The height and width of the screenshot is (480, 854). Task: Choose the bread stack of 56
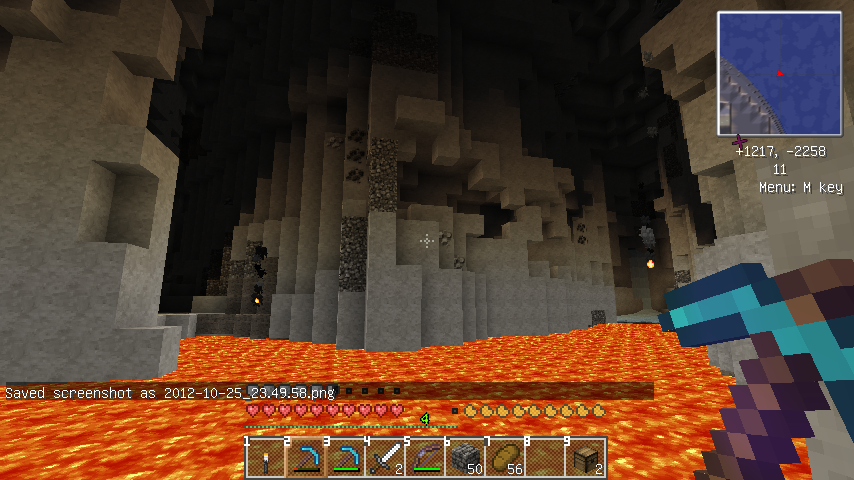tap(506, 458)
